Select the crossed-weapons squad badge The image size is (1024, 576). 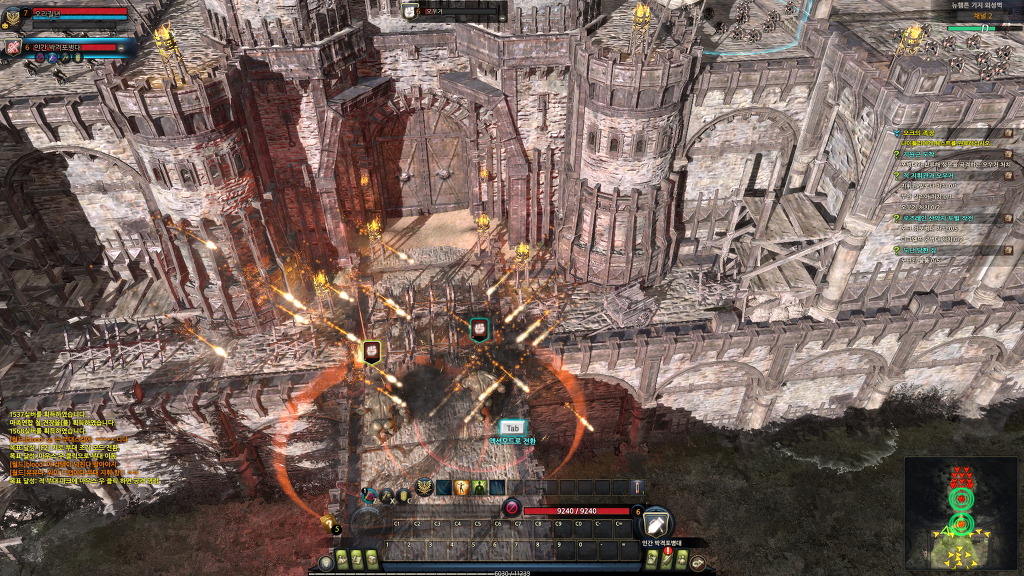(x=14, y=47)
